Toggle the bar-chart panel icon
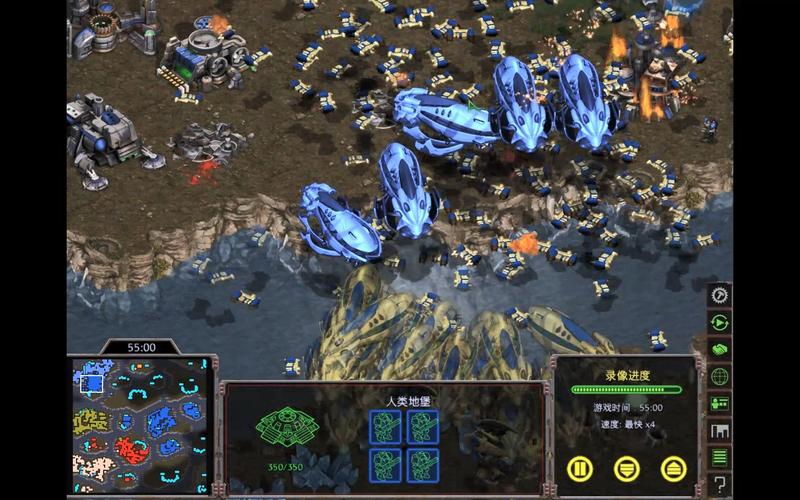Viewport: 800px width, 500px height. tap(719, 431)
